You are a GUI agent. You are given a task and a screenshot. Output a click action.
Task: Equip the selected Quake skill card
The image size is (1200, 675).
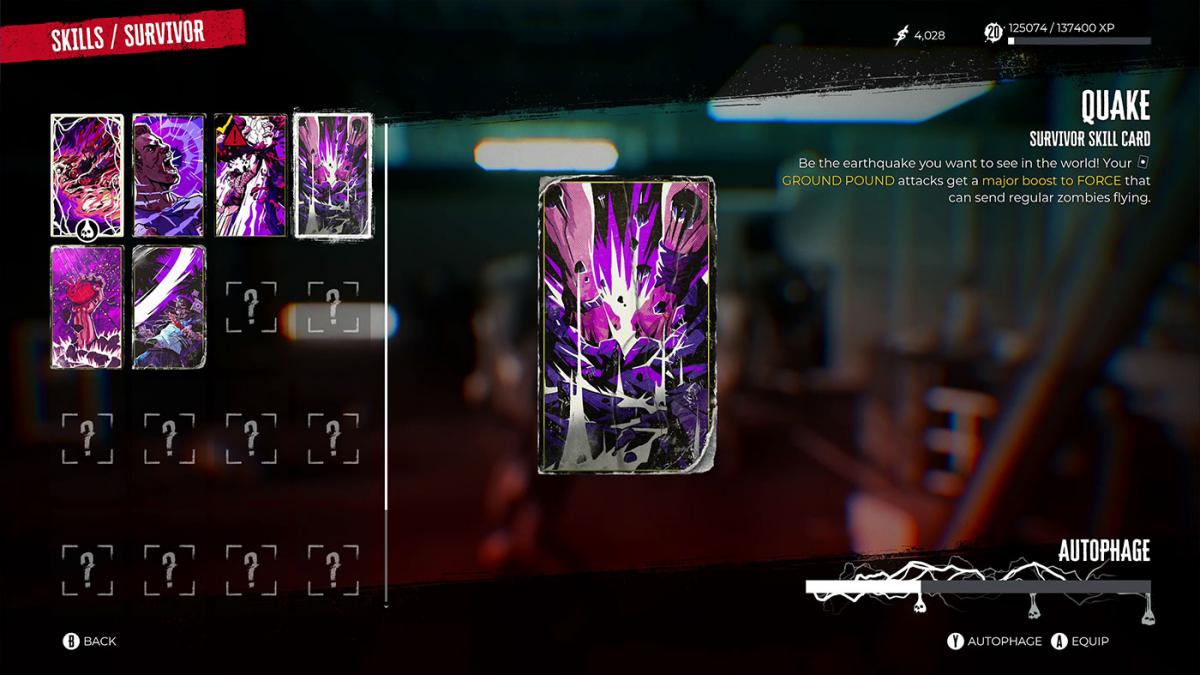[x=1081, y=641]
